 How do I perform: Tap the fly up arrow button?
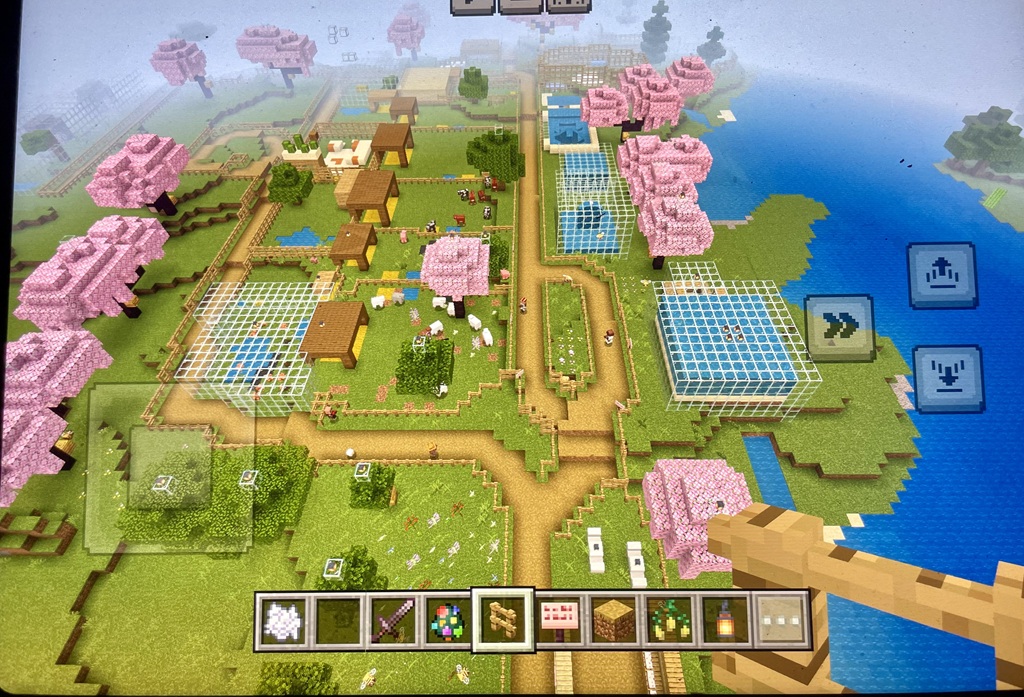[x=941, y=275]
